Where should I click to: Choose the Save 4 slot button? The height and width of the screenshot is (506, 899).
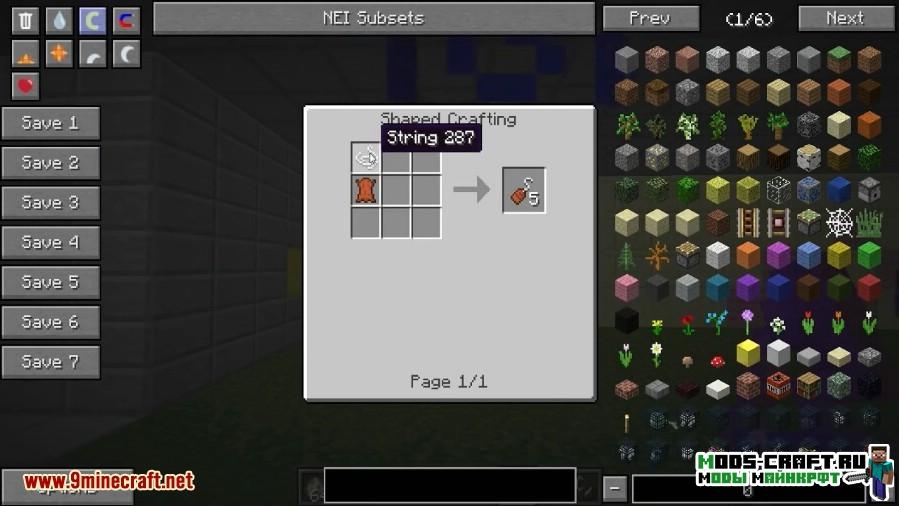coord(50,242)
